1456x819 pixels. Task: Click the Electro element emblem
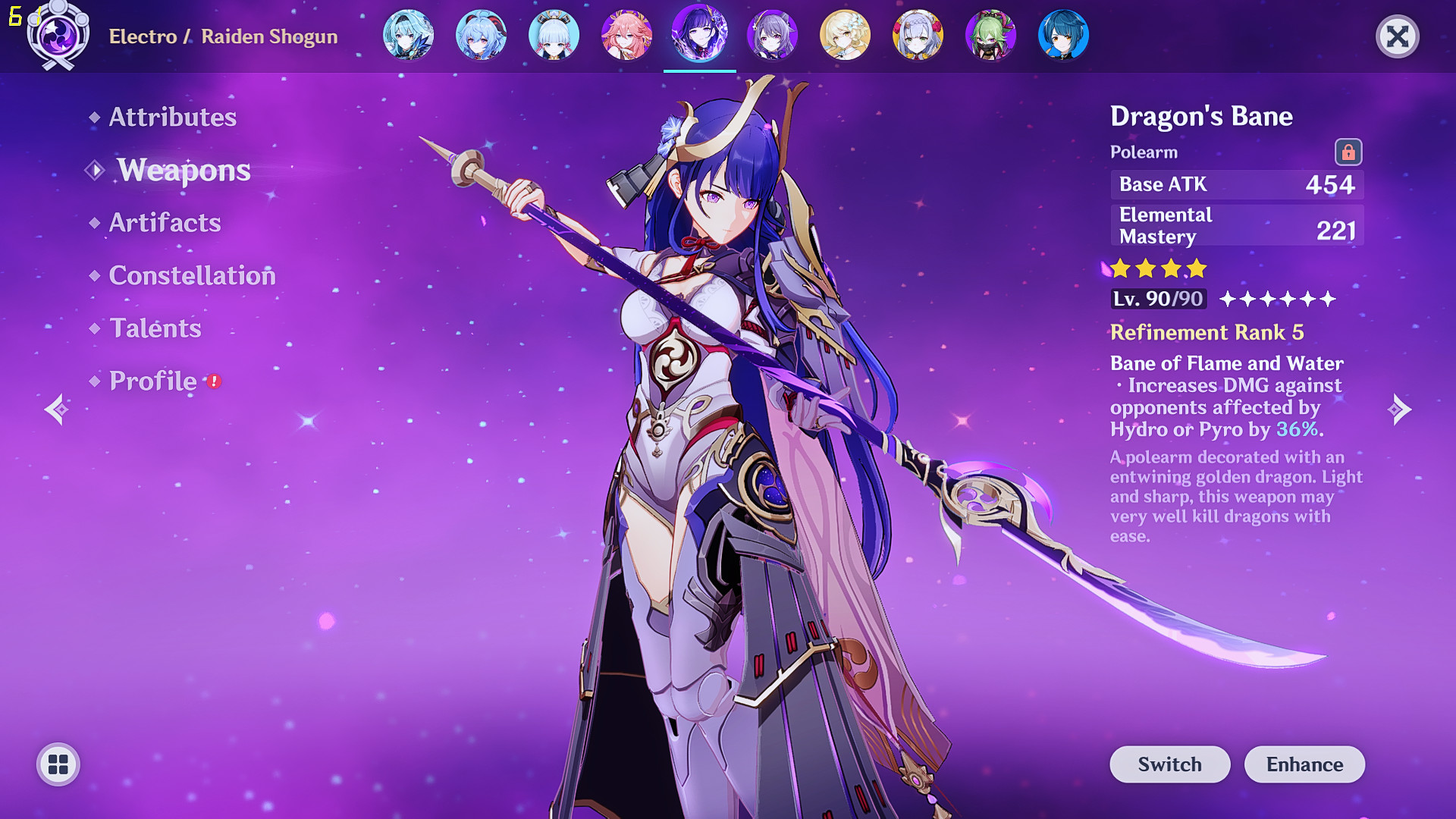tap(57, 36)
